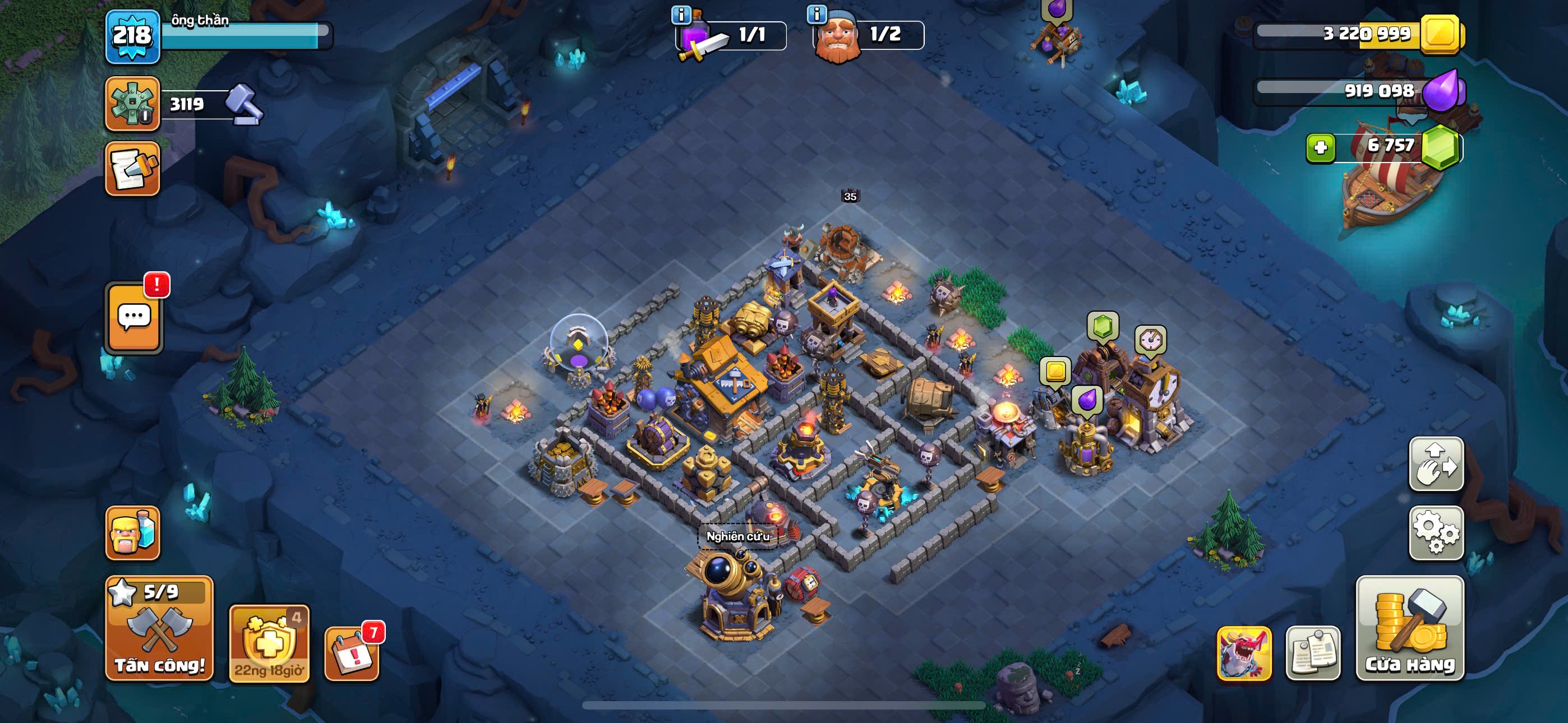Image resolution: width=1568 pixels, height=723 pixels.
Task: Open the shield timer 22ng 18giờ button
Action: pyautogui.click(x=269, y=643)
